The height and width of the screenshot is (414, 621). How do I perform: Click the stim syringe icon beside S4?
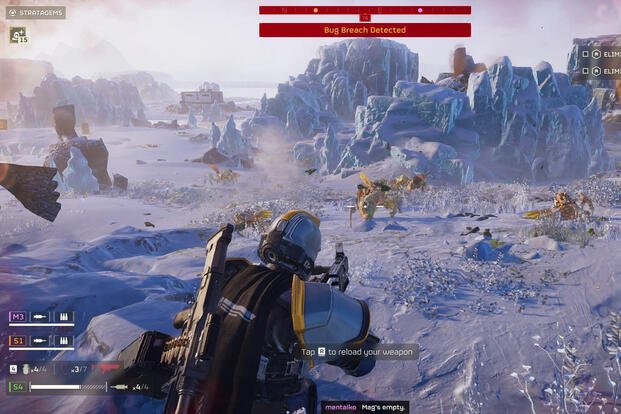click(x=118, y=386)
